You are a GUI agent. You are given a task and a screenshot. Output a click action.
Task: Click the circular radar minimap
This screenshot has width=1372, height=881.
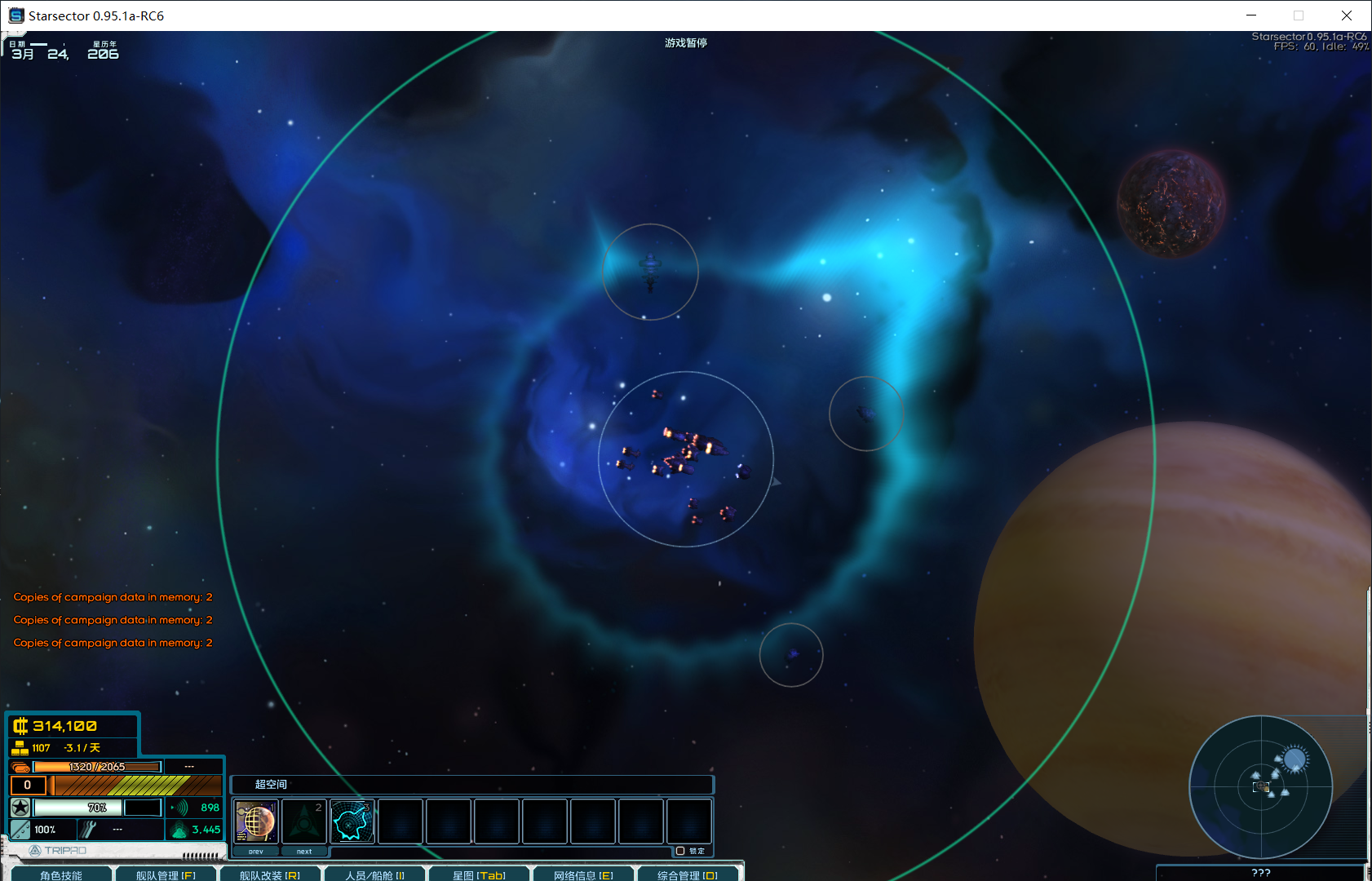point(1260,786)
